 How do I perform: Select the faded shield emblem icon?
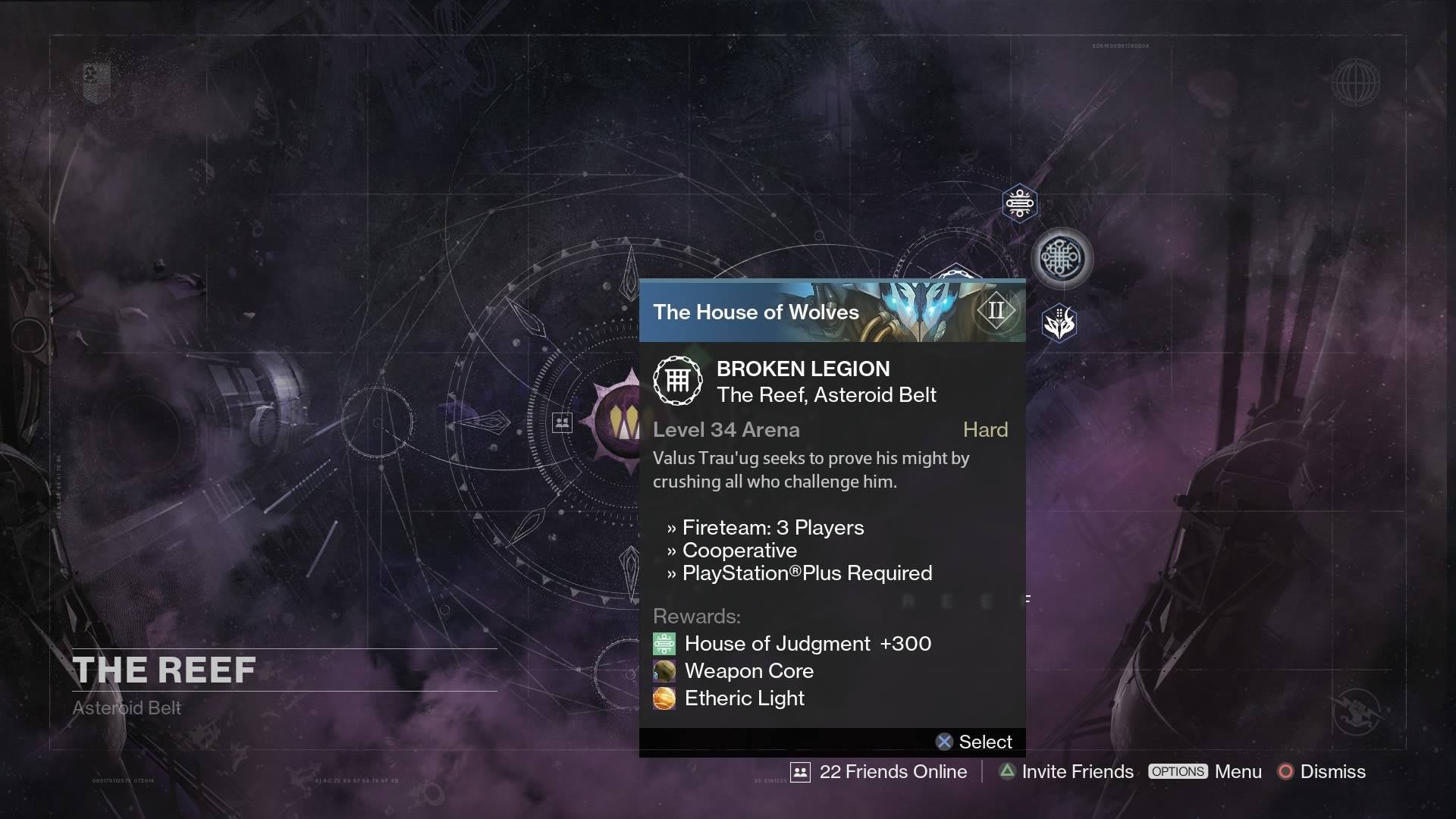pos(96,80)
